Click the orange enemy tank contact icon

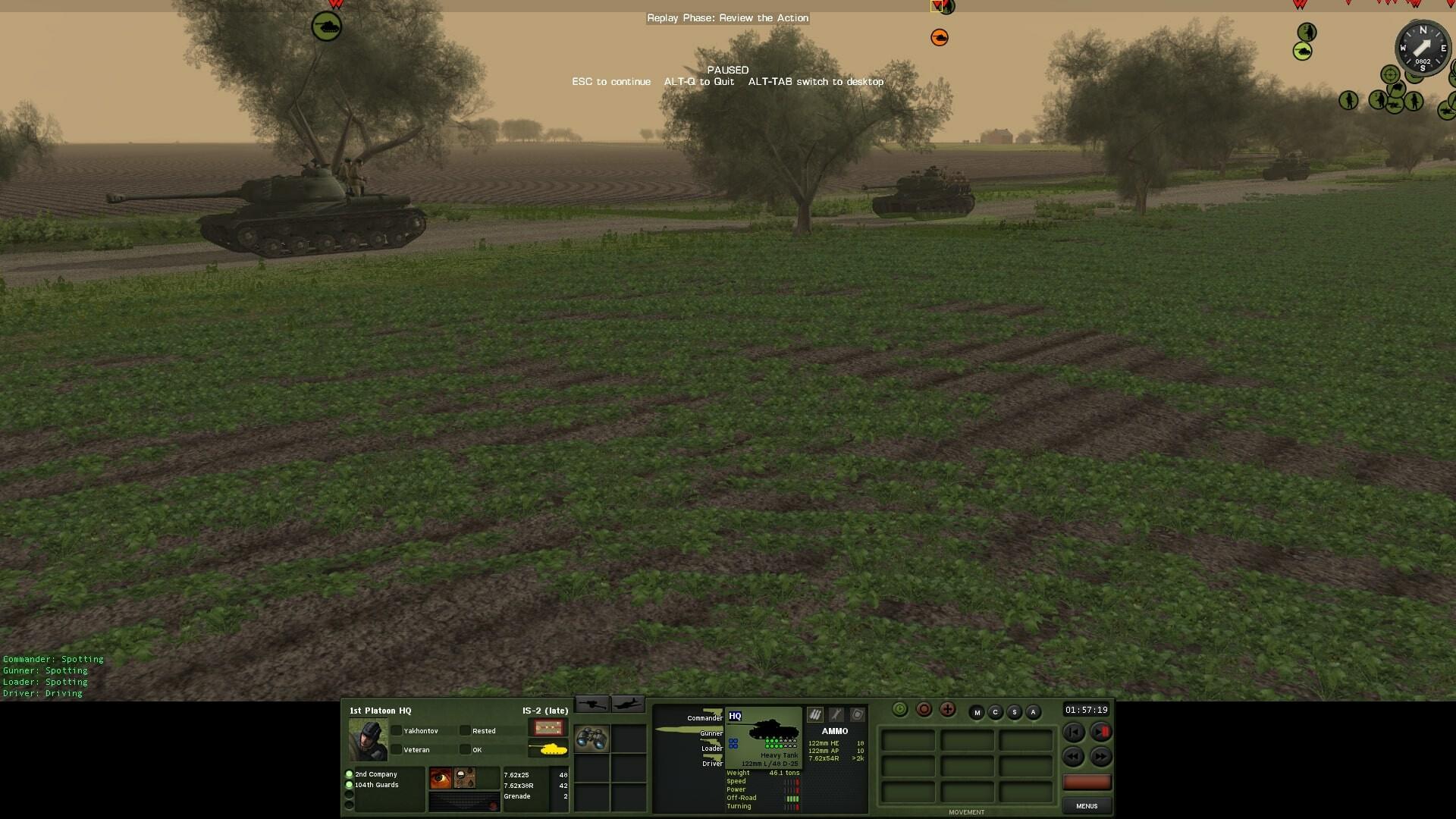[x=940, y=36]
